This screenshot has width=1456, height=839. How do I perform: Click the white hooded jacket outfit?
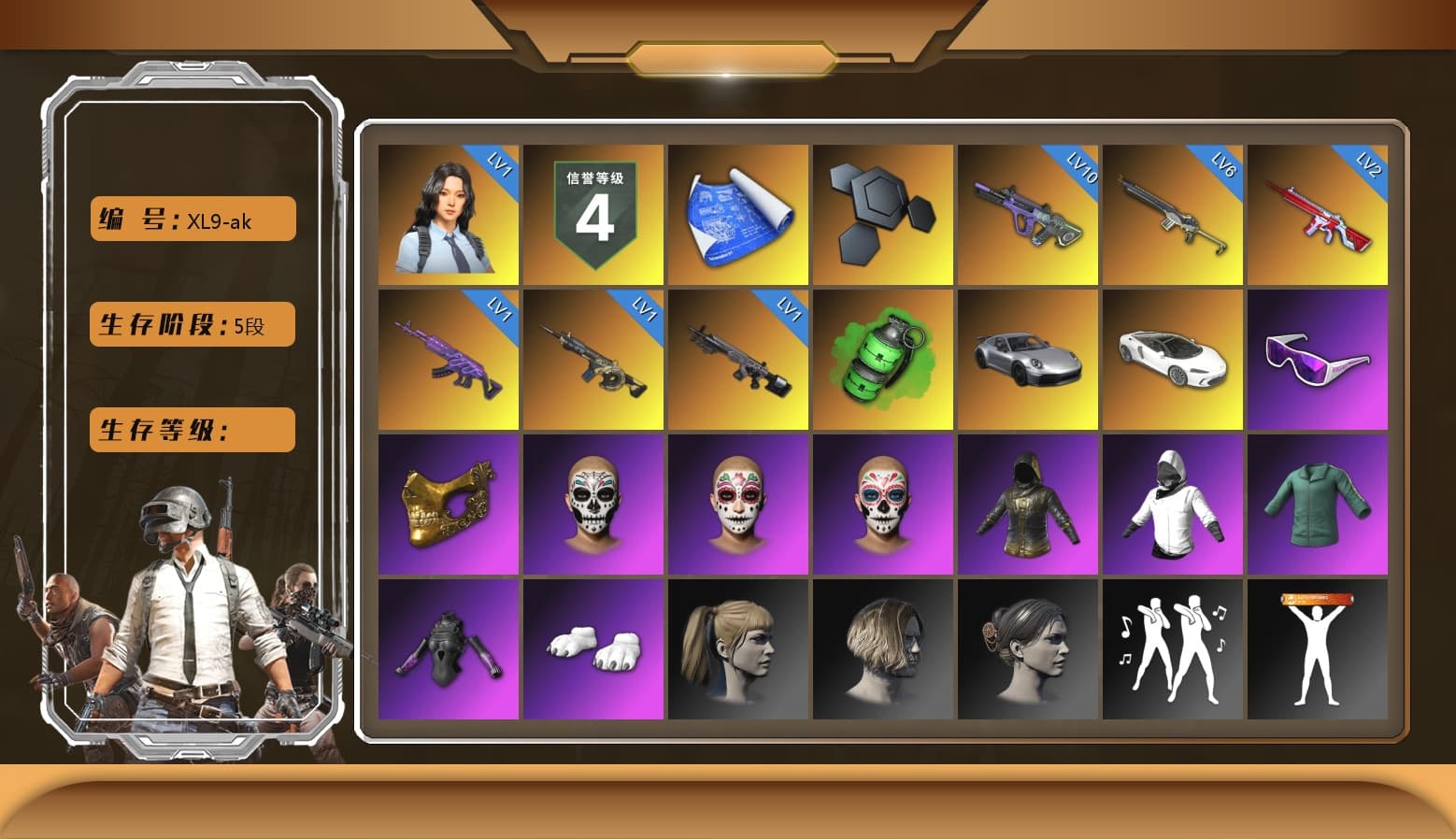click(1173, 503)
